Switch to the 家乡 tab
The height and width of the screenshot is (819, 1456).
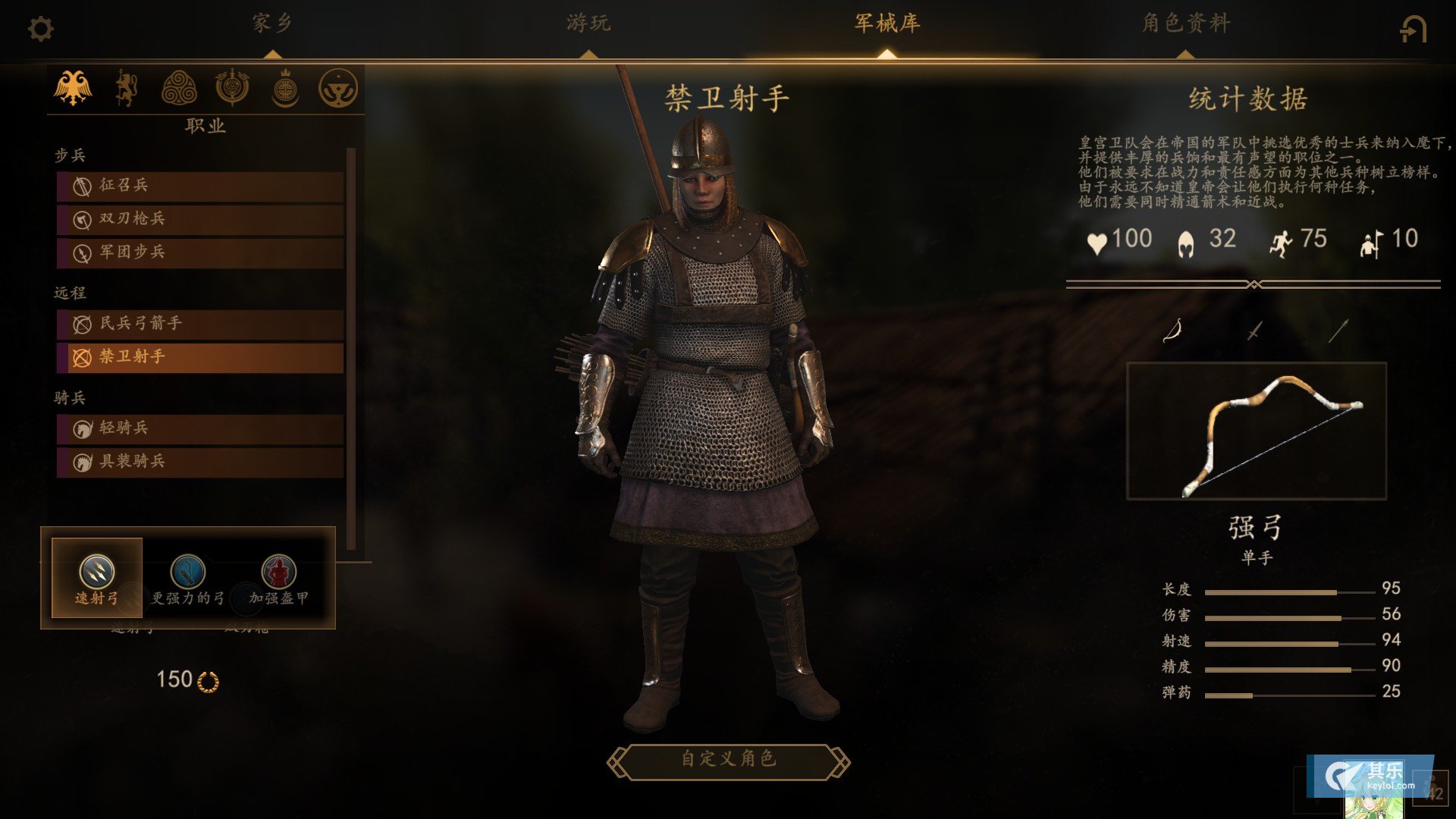point(272,24)
